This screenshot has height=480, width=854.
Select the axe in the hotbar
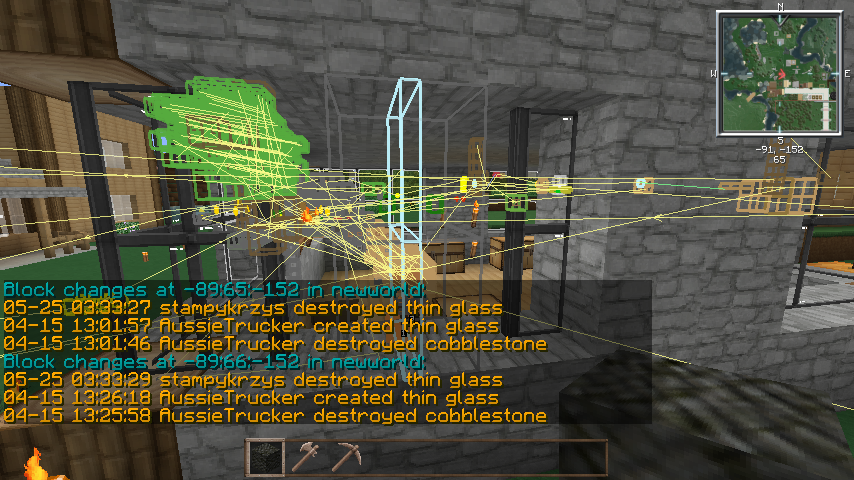tap(305, 458)
